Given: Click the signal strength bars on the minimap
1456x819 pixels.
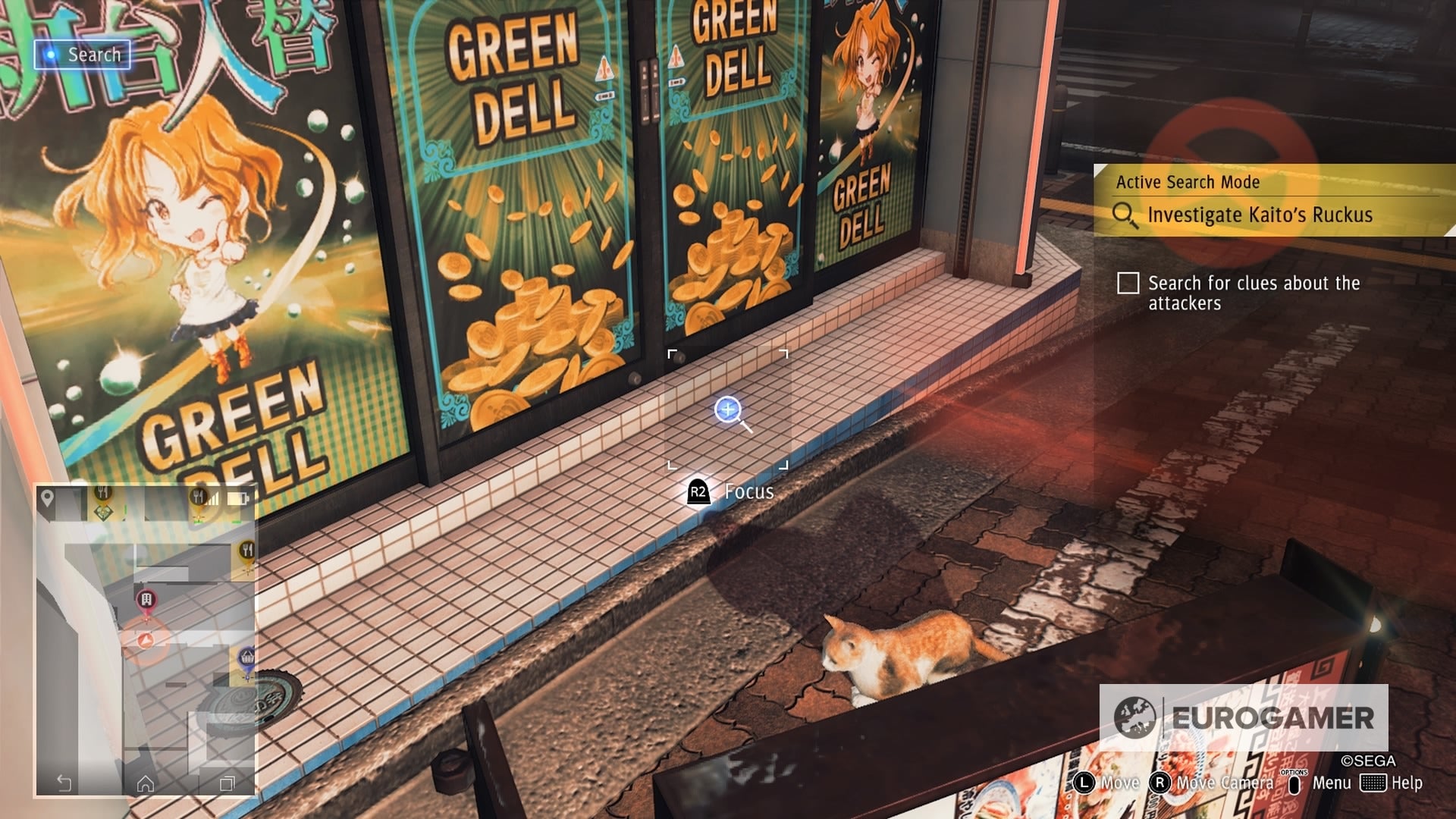Looking at the screenshot, I should tap(215, 498).
